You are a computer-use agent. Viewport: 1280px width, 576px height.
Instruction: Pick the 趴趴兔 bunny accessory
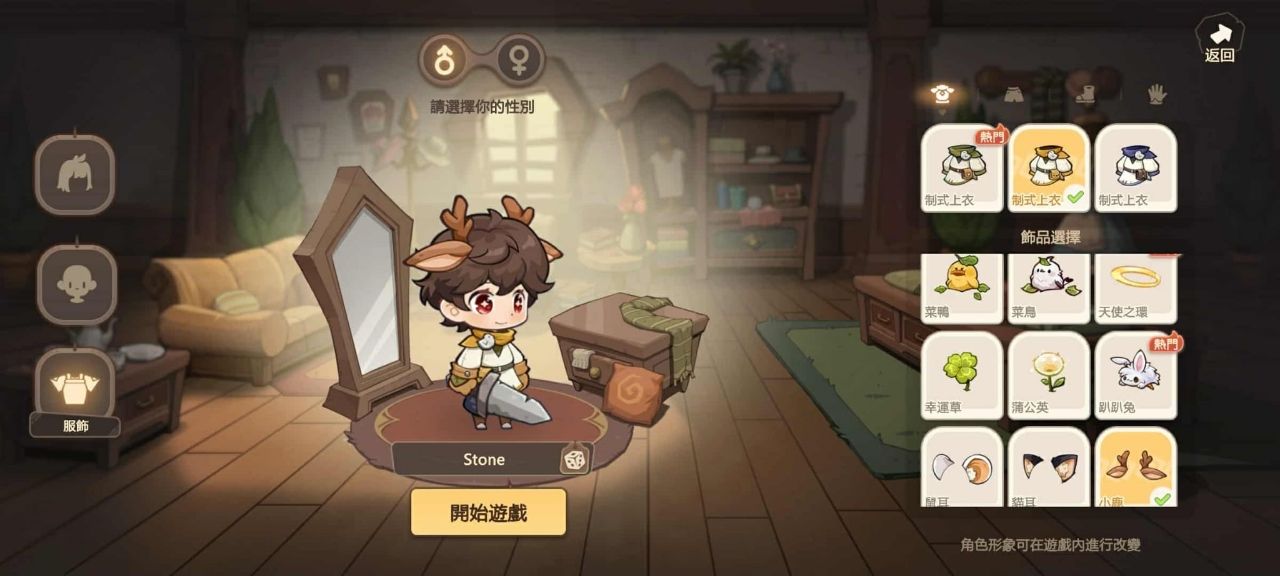[x=1135, y=375]
